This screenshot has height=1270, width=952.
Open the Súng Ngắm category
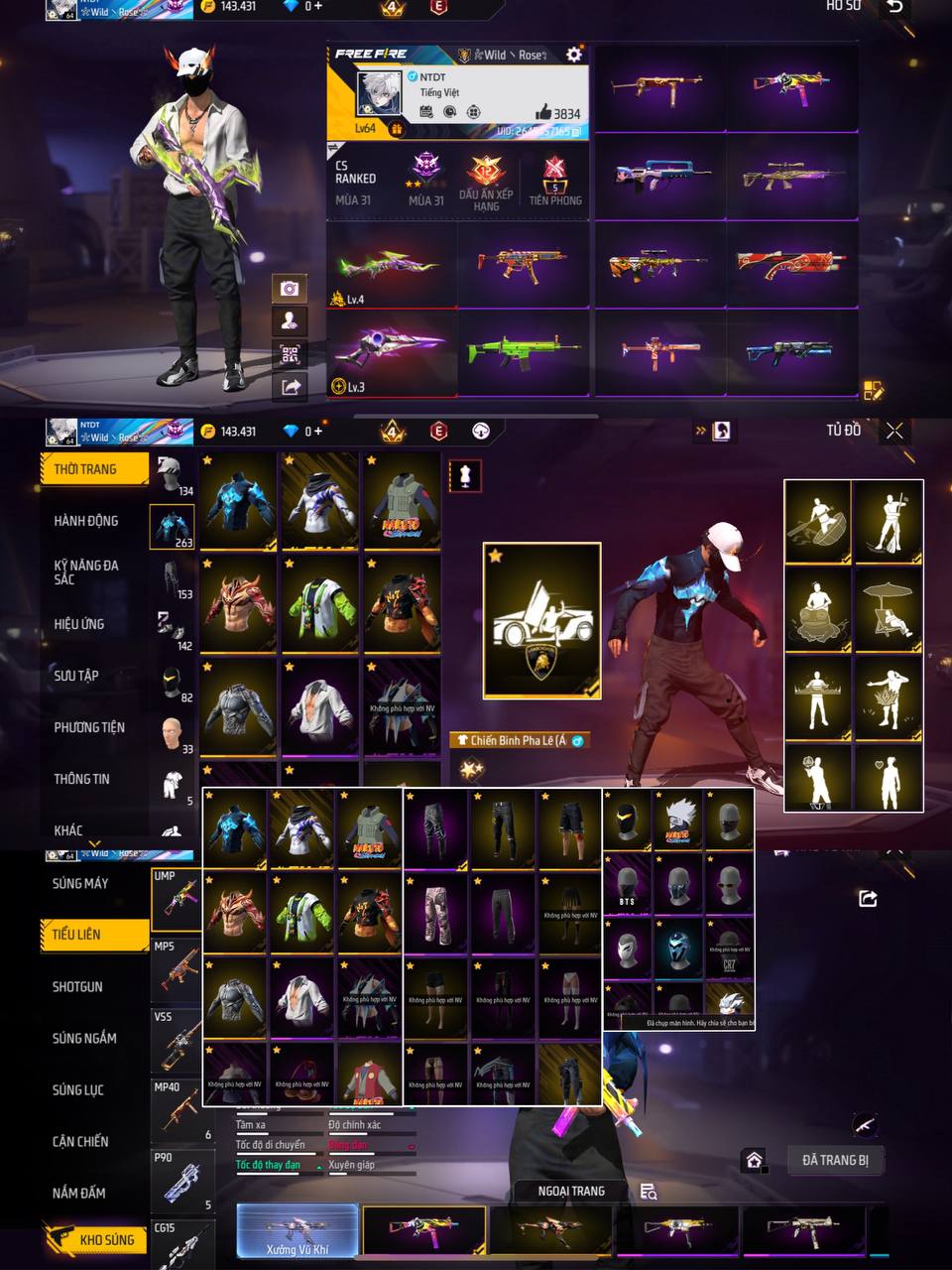click(84, 1039)
